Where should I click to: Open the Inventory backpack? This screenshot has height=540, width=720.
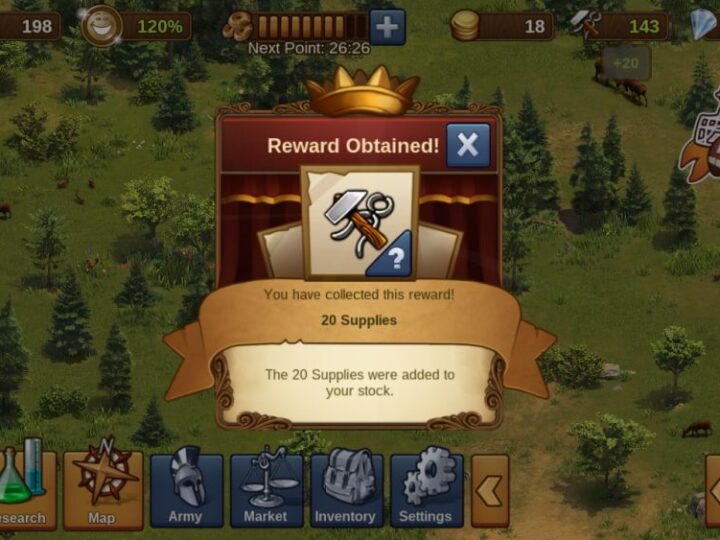pyautogui.click(x=346, y=490)
